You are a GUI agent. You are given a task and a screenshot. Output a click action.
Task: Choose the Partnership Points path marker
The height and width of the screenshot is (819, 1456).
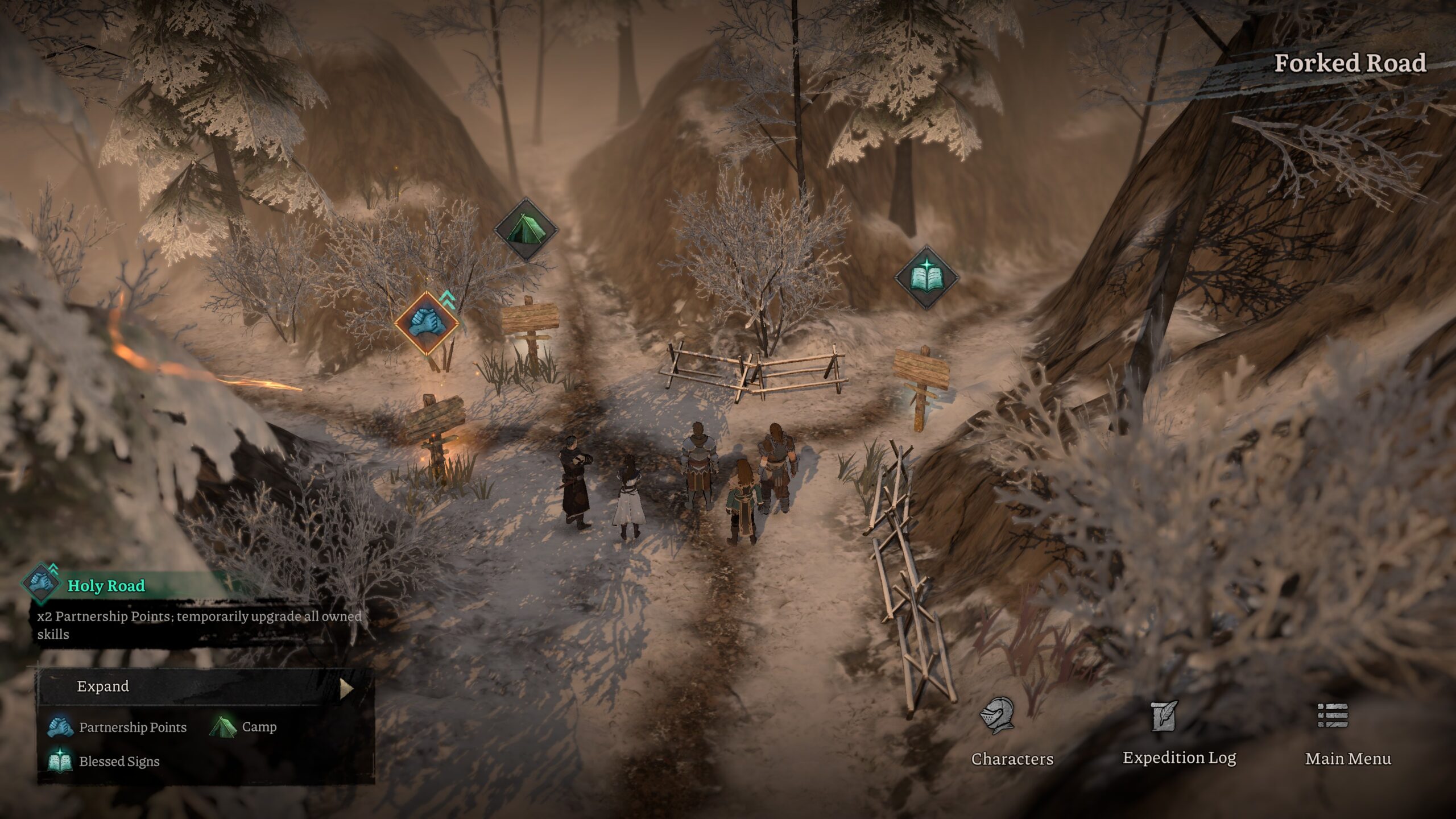point(427,322)
